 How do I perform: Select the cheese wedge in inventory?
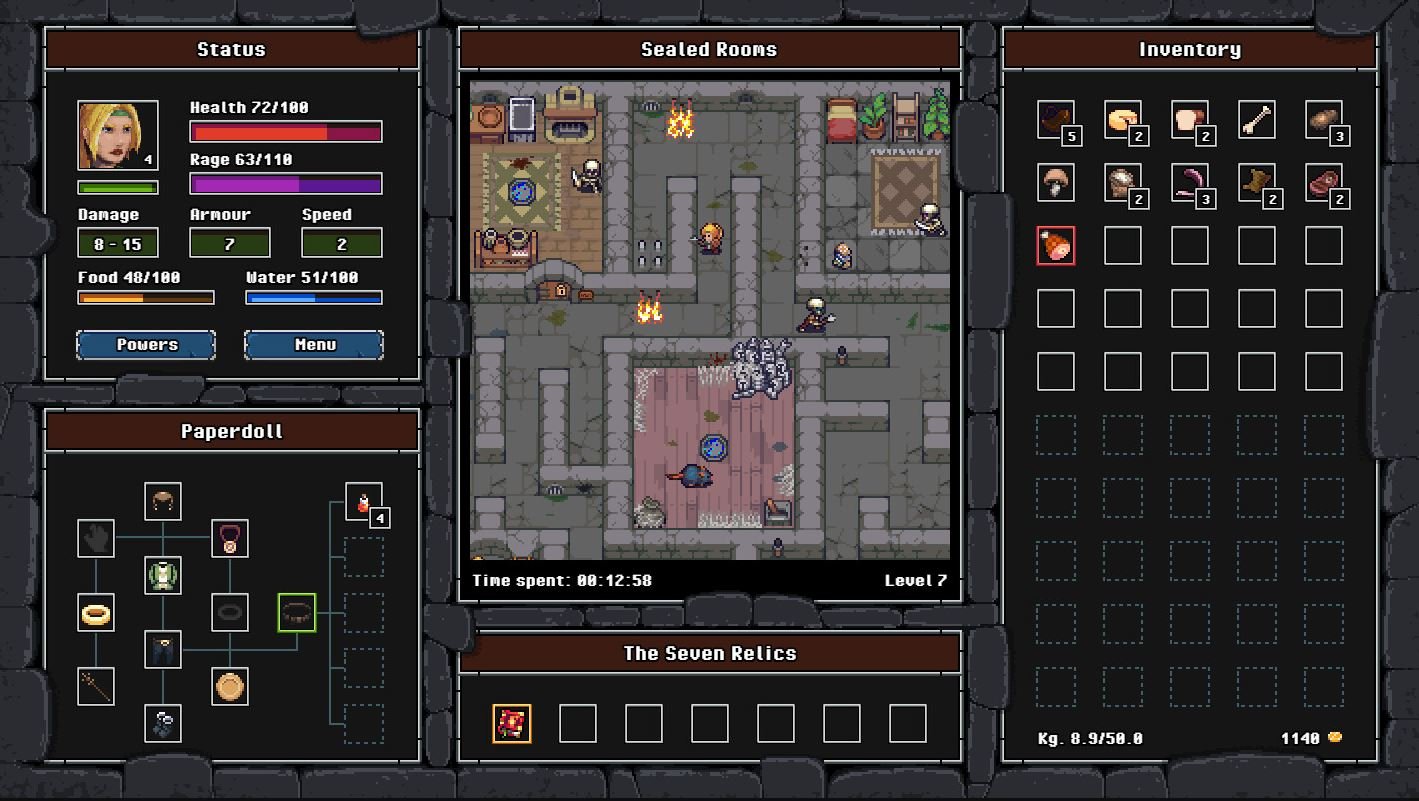pyautogui.click(x=1122, y=118)
